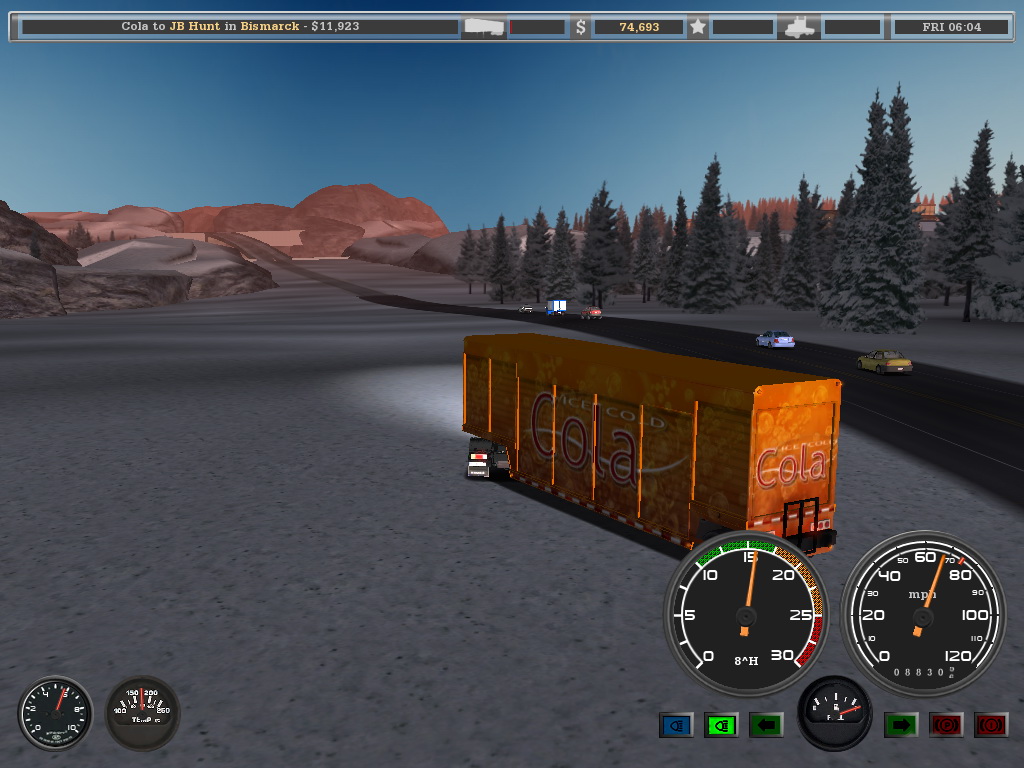
Task: Select the trailer icon in the top bar
Action: (x=484, y=27)
